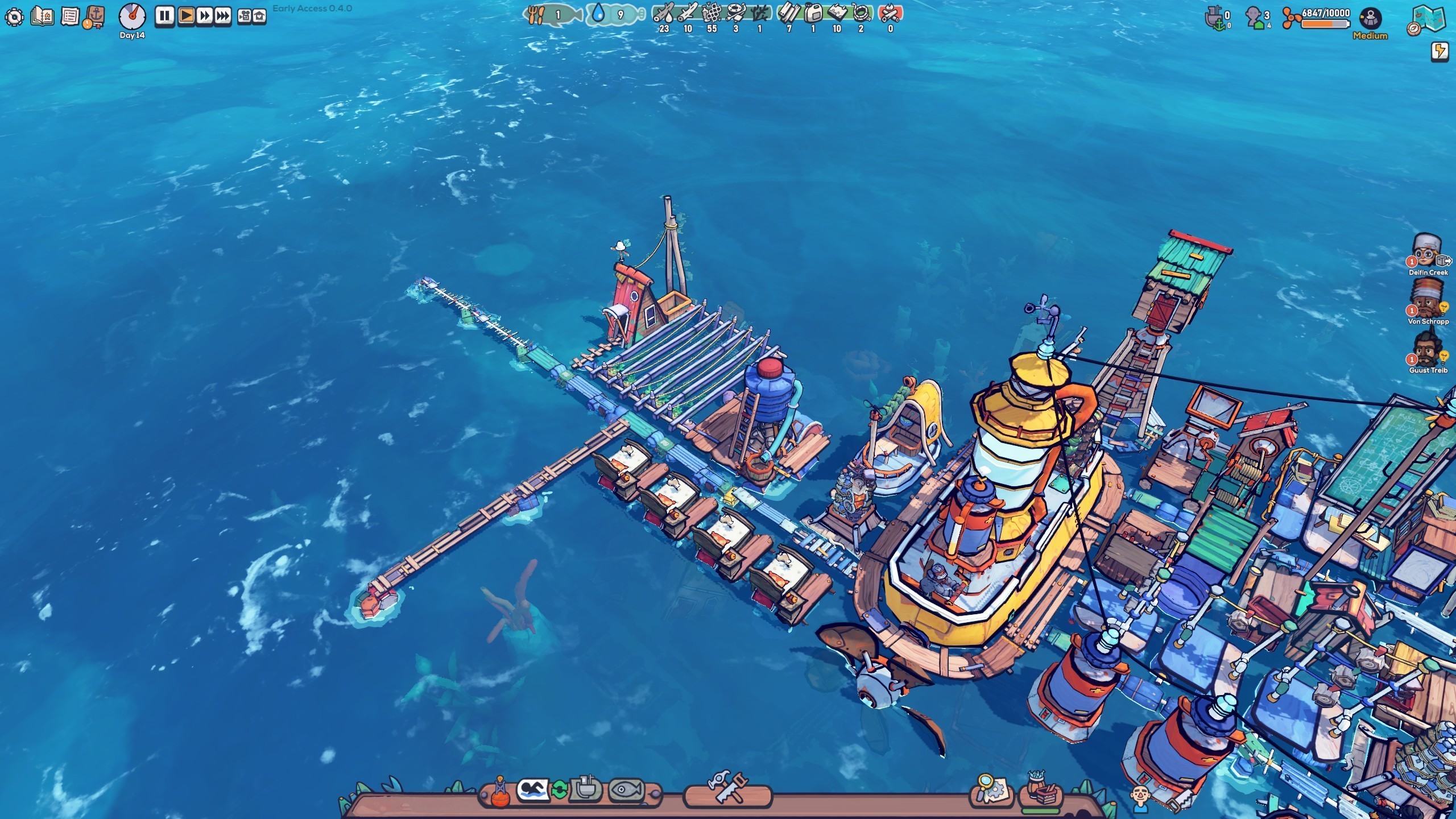Select the Delfin Creek character portrait

[x=1427, y=251]
